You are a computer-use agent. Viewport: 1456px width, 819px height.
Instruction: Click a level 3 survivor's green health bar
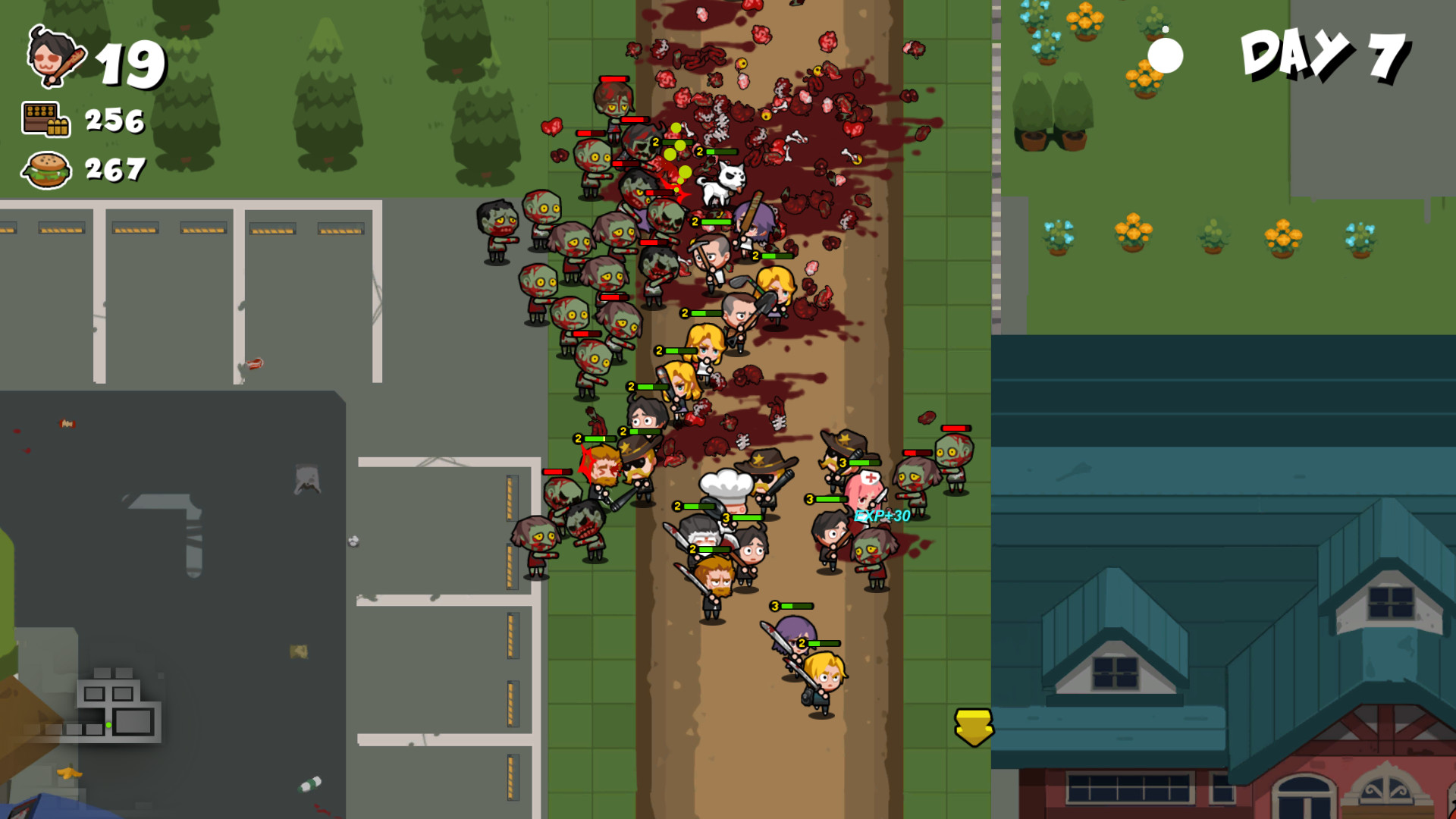(x=791, y=606)
